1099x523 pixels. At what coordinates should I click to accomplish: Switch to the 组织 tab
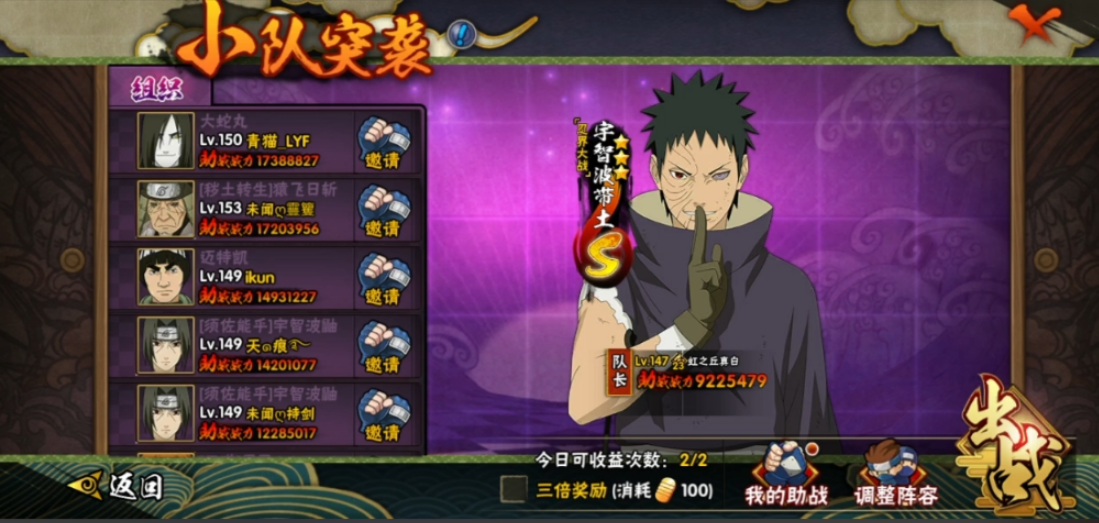point(159,88)
